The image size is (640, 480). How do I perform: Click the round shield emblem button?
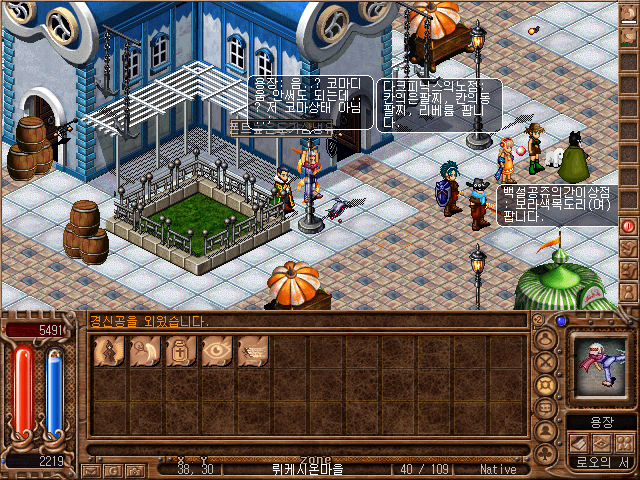(546, 386)
